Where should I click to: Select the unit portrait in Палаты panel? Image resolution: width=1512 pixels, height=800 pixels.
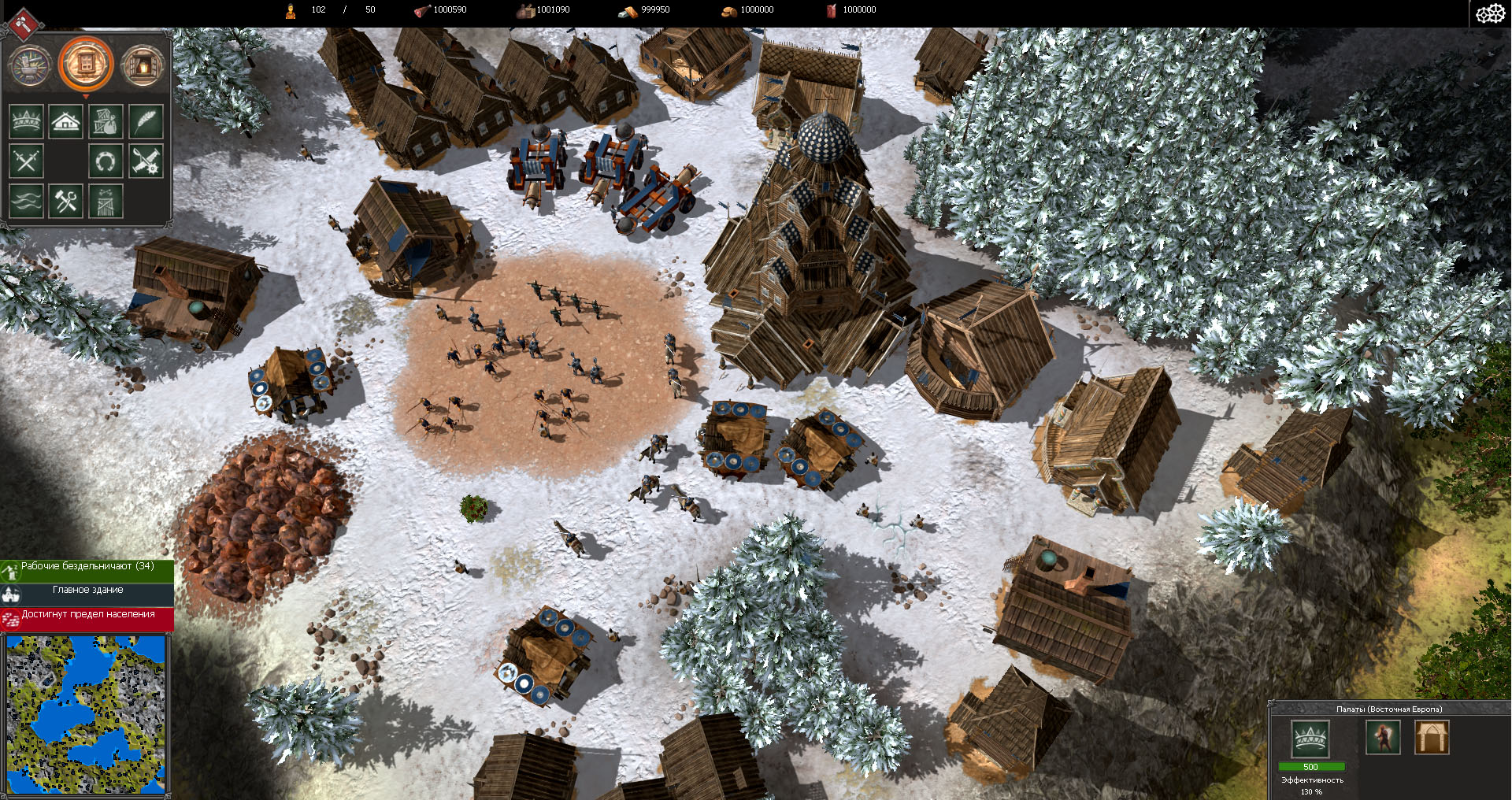1383,737
